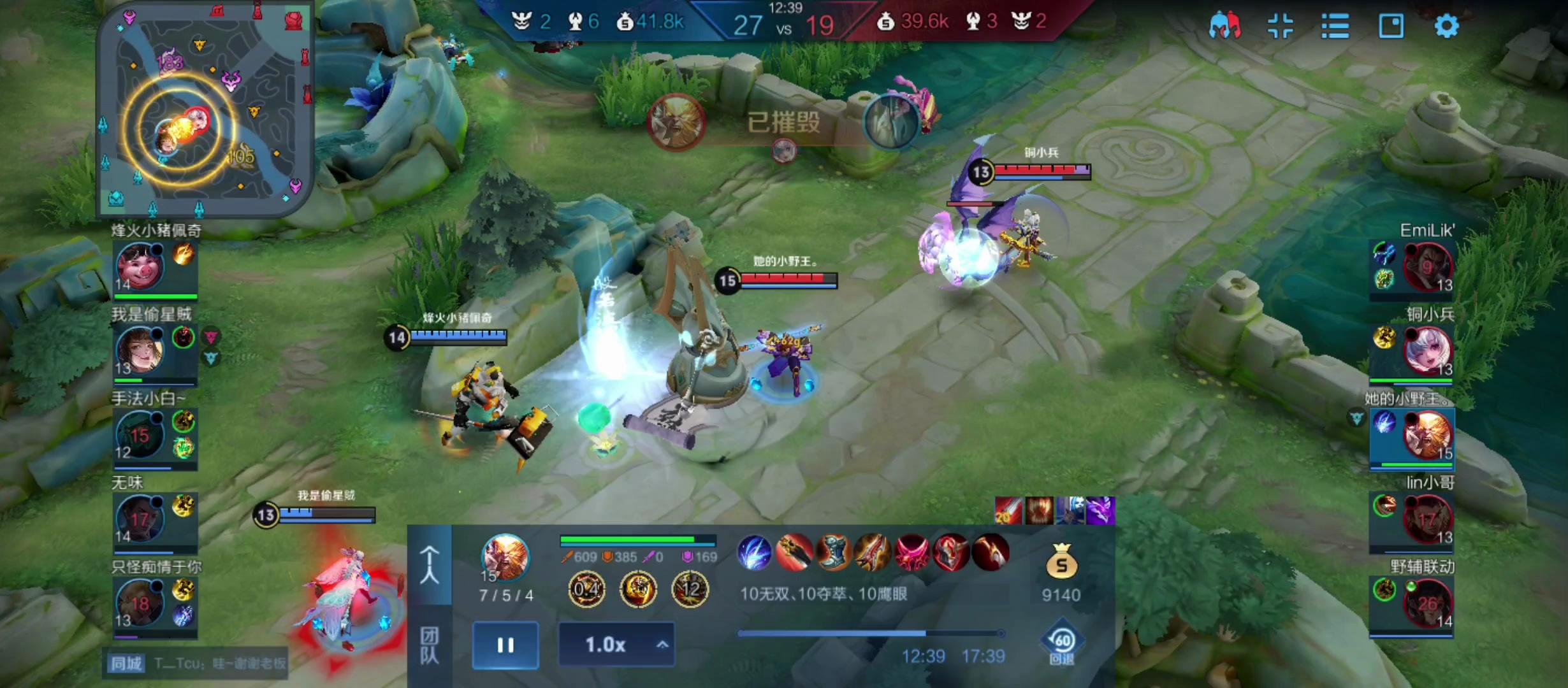This screenshot has width=1568, height=688.
Task: Select player 烽火小猪佩奇's portrait
Action: [140, 266]
